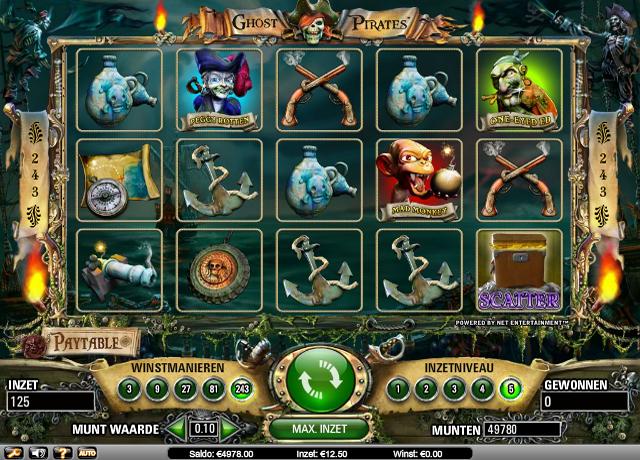
Task: Set inzetniveau to 2
Action: click(427, 389)
